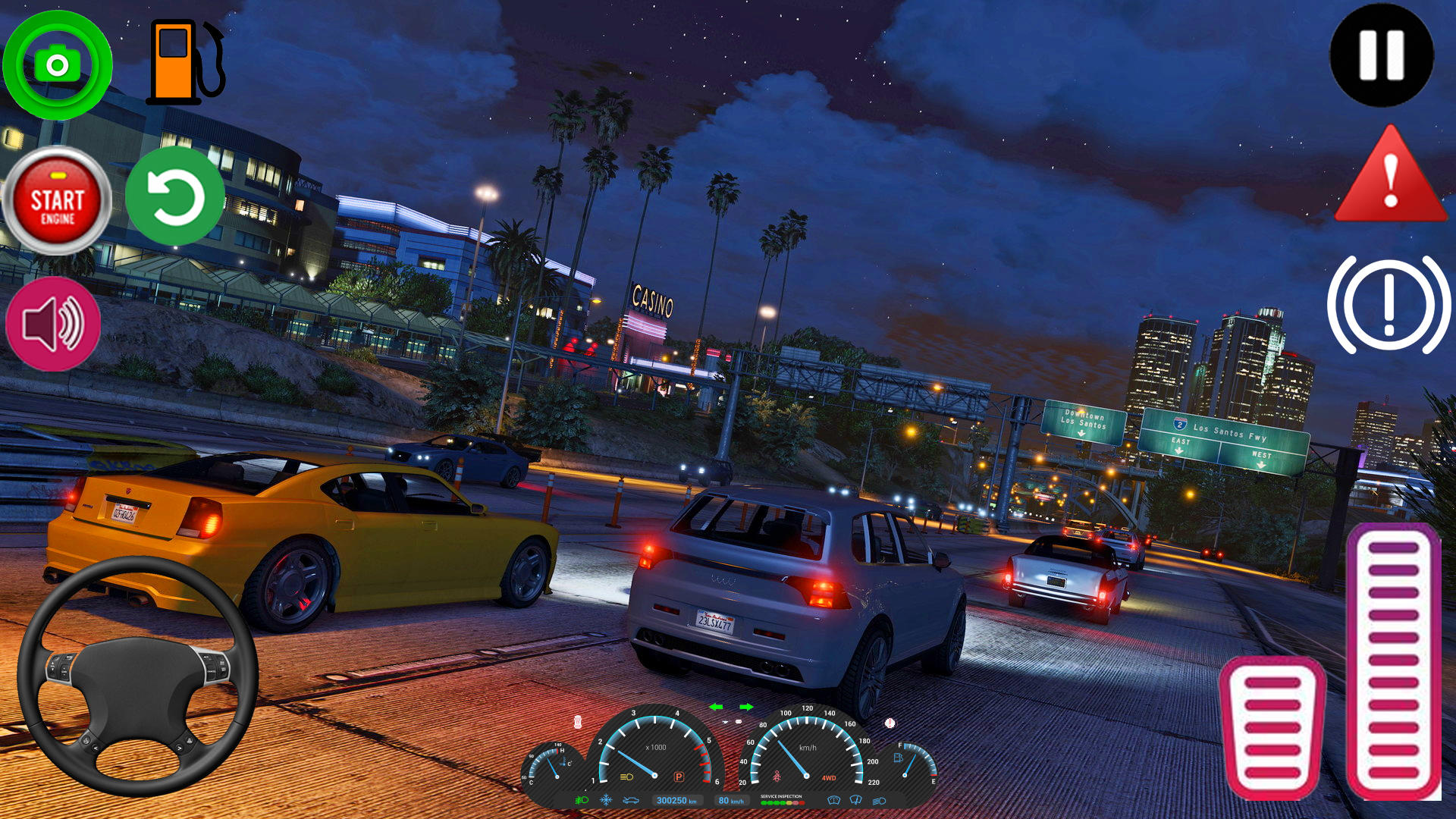Click the camera icon to change view

pos(57,66)
